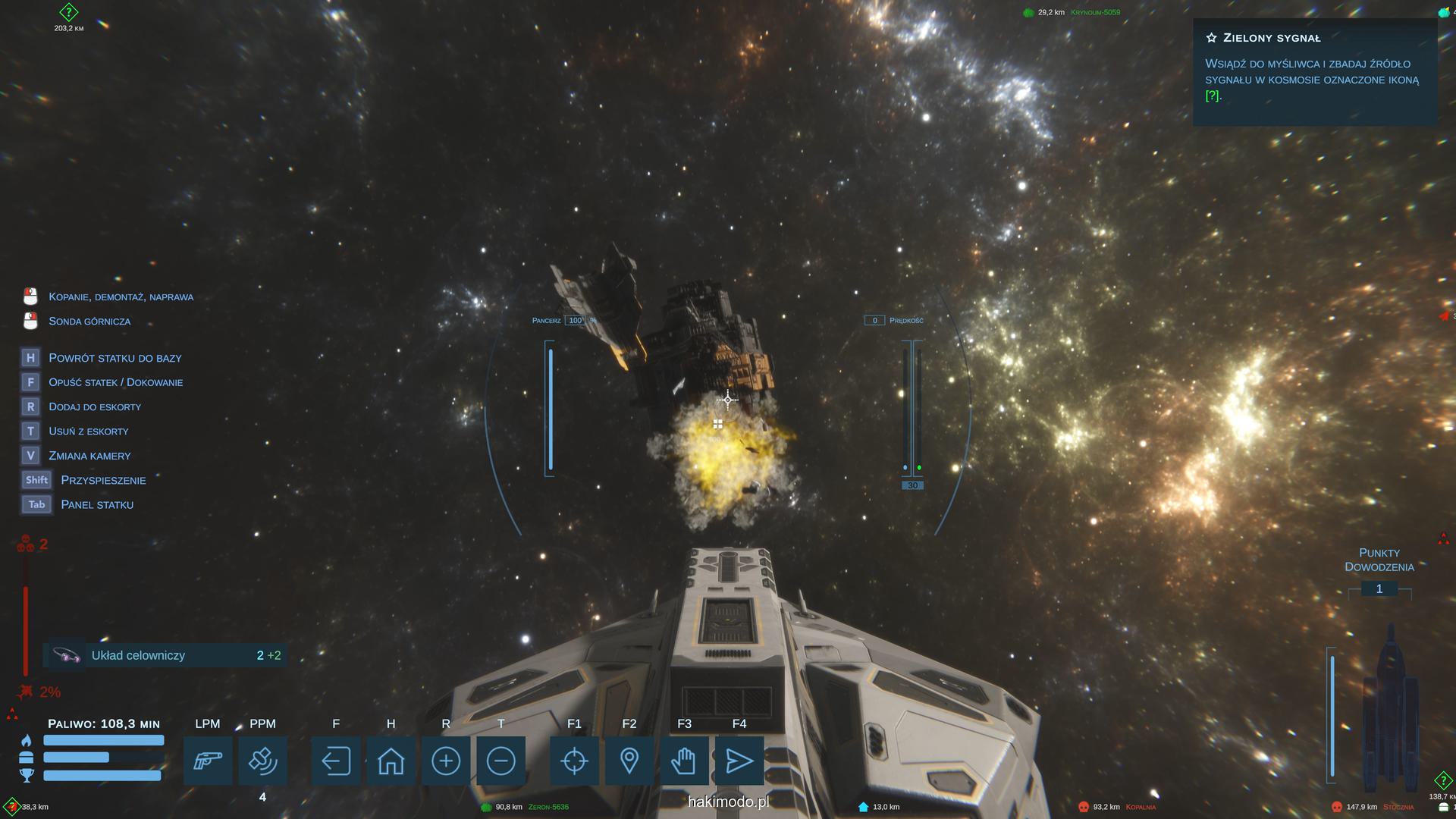This screenshot has height=819, width=1456.
Task: Select the pistol weapon button under LPM
Action: [208, 761]
